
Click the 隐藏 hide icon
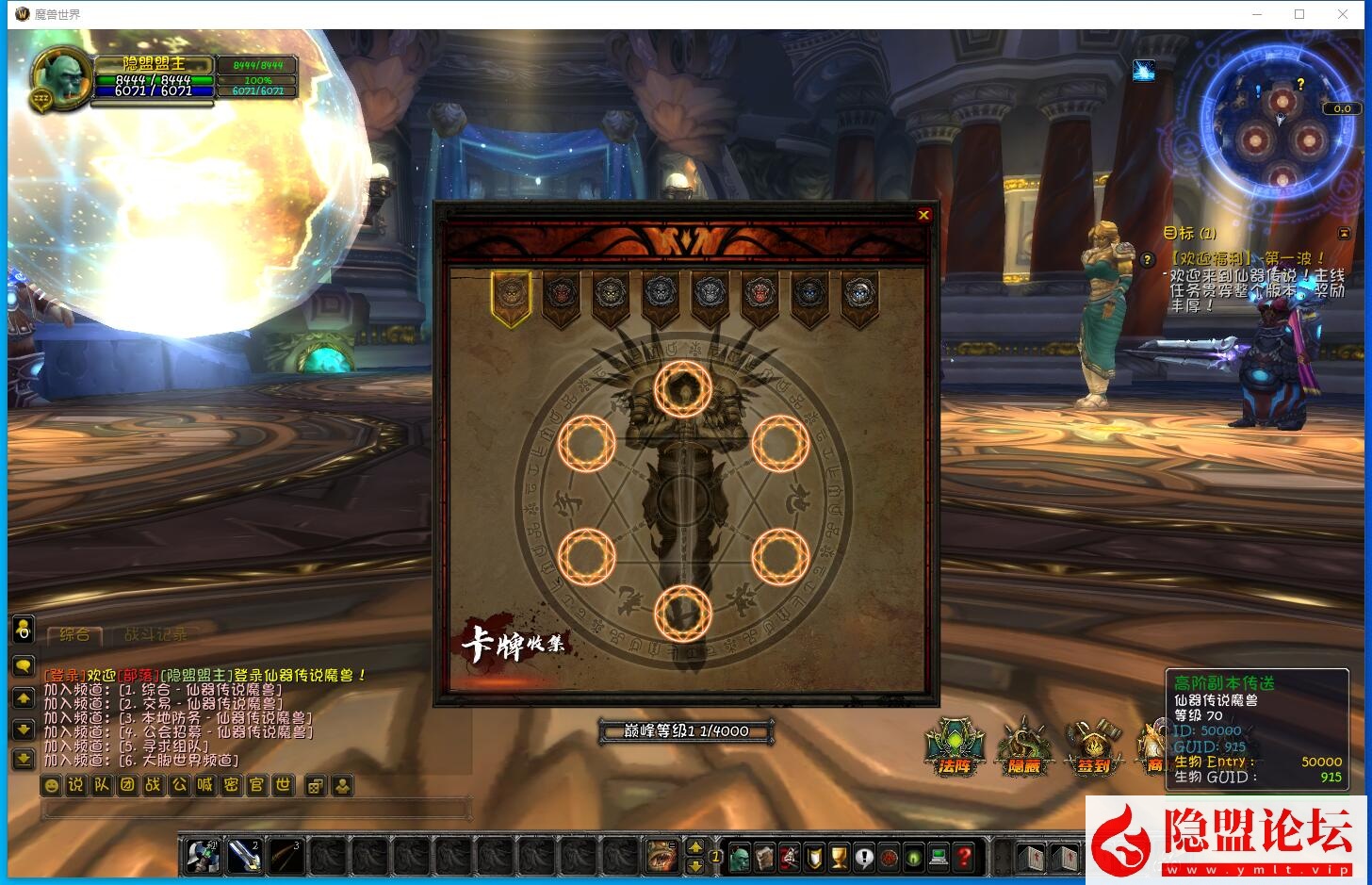click(x=1023, y=746)
